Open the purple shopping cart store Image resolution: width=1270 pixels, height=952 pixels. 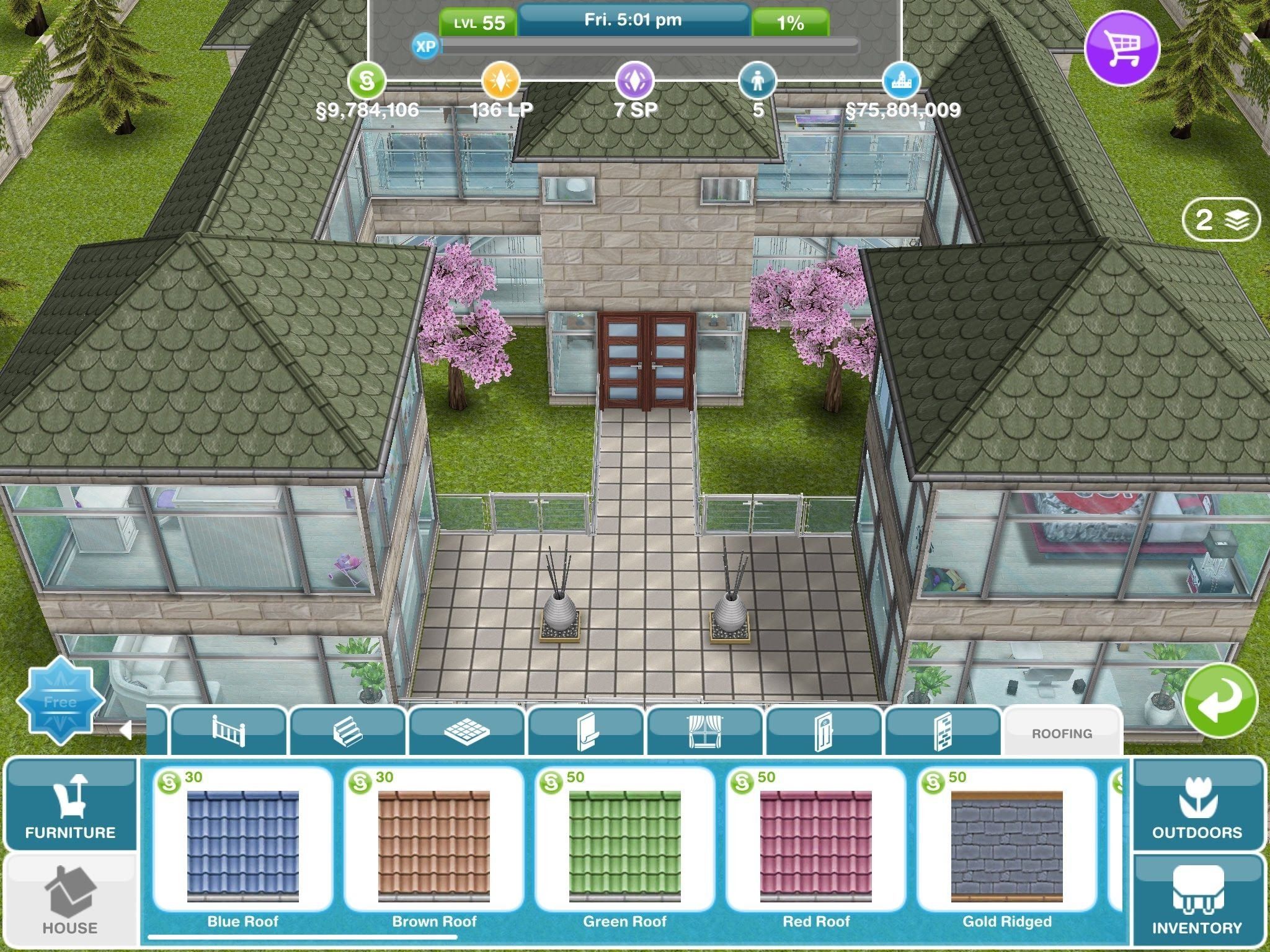(x=1122, y=48)
